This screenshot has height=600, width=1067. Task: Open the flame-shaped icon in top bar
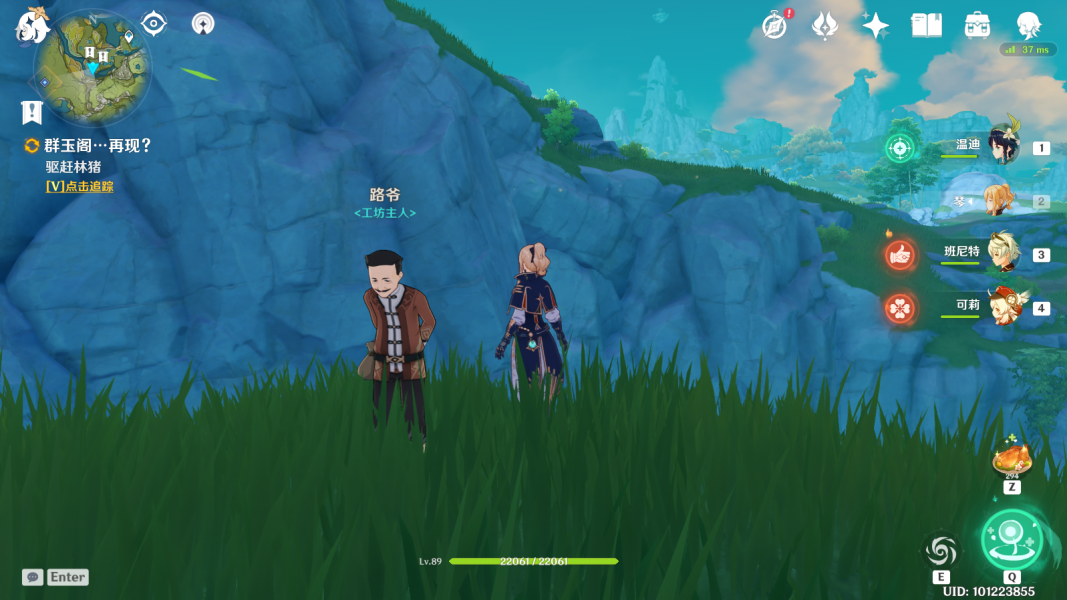824,26
